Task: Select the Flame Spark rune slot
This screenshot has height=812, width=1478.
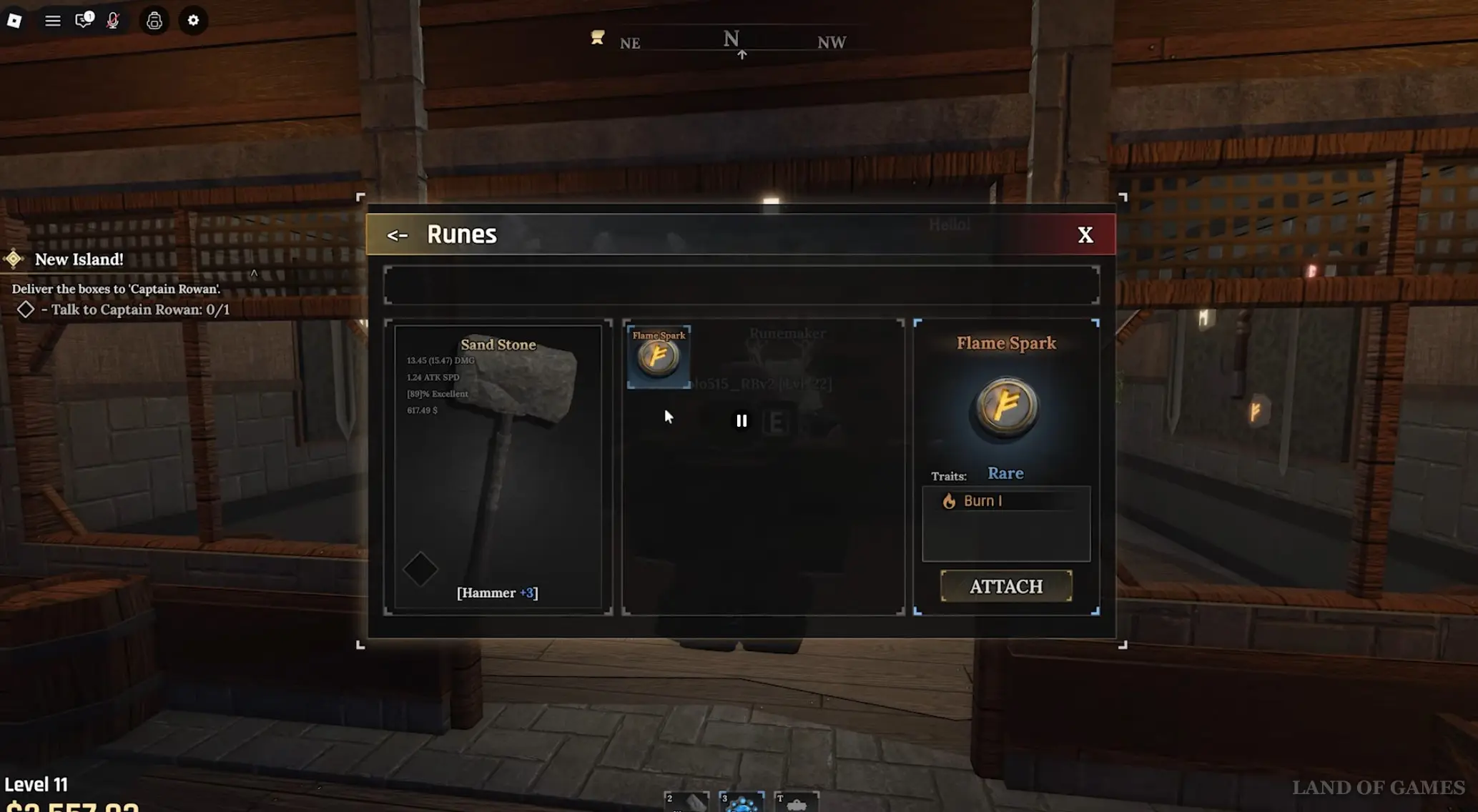Action: click(659, 356)
